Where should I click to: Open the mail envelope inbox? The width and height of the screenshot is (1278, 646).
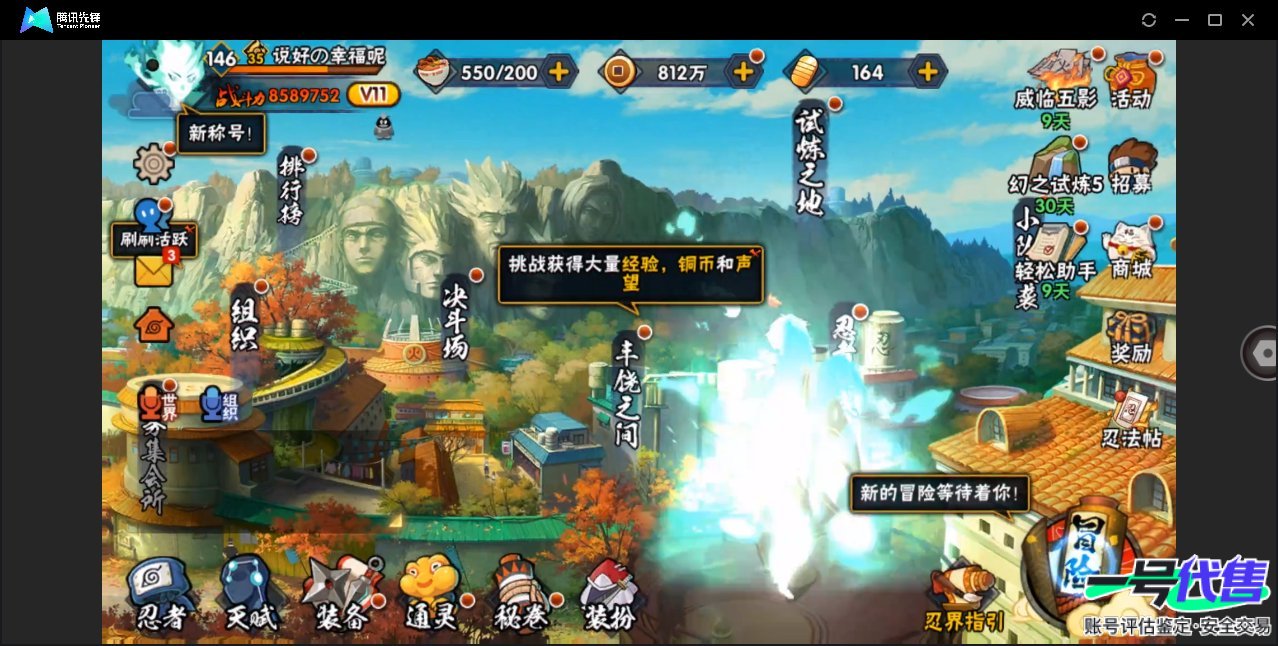(154, 268)
